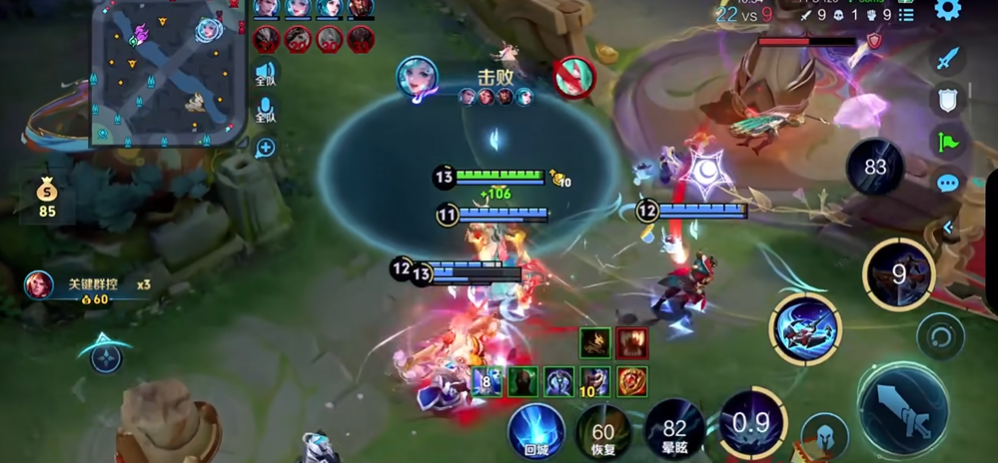
Task: Open the gold shop showing 85
Action: pyautogui.click(x=47, y=197)
